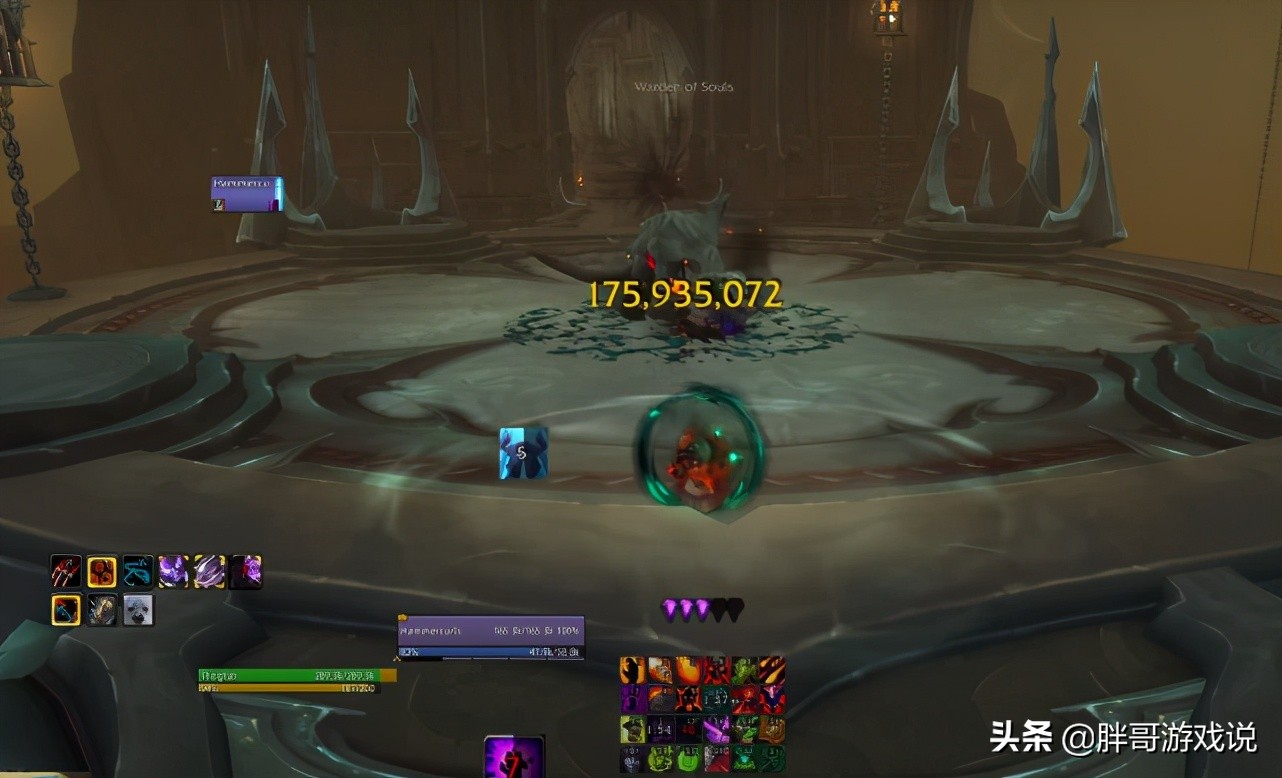Use the second purple soul gem ability

tap(207, 572)
